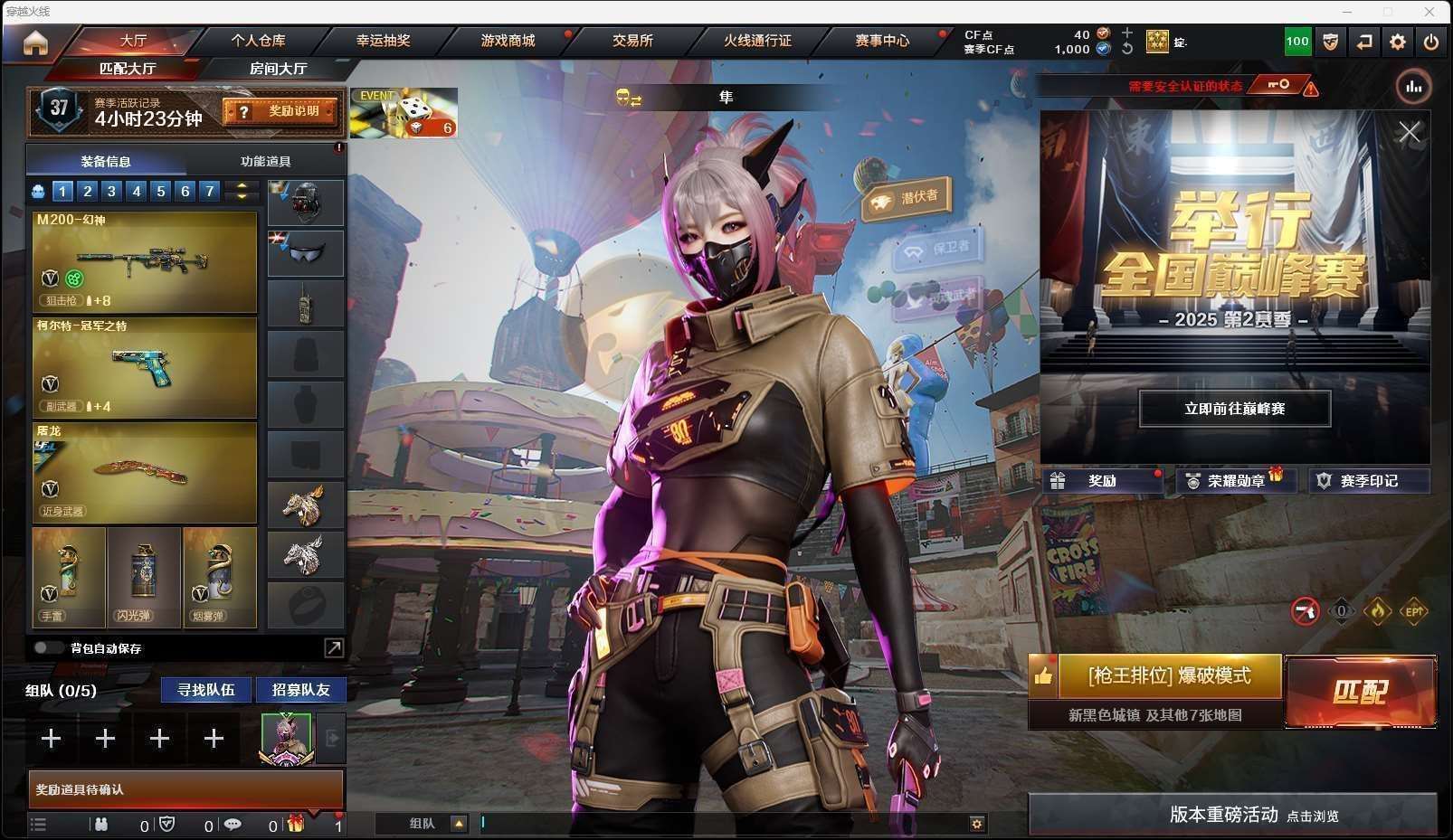This screenshot has height=840, width=1453.
Task: Open the 火线通行证 page
Action: (x=757, y=41)
